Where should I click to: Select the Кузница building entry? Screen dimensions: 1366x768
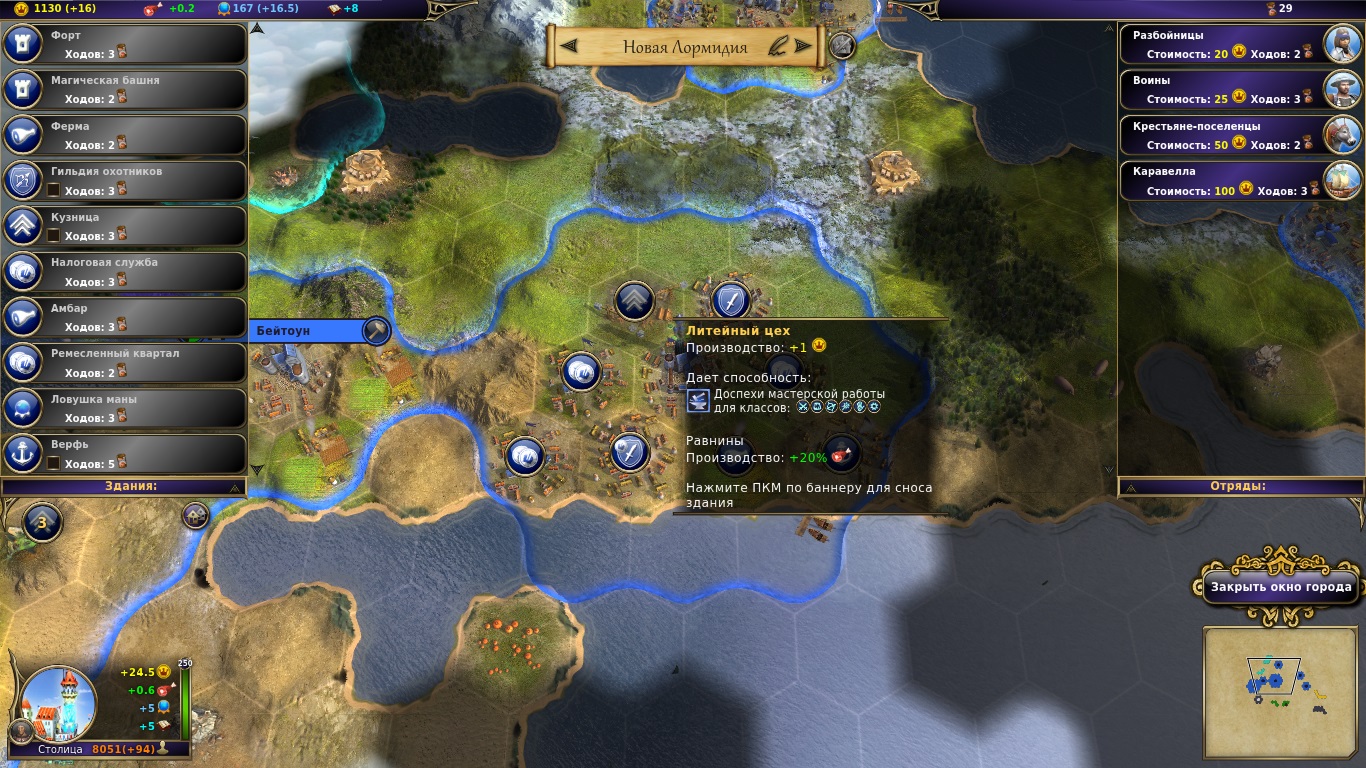125,226
